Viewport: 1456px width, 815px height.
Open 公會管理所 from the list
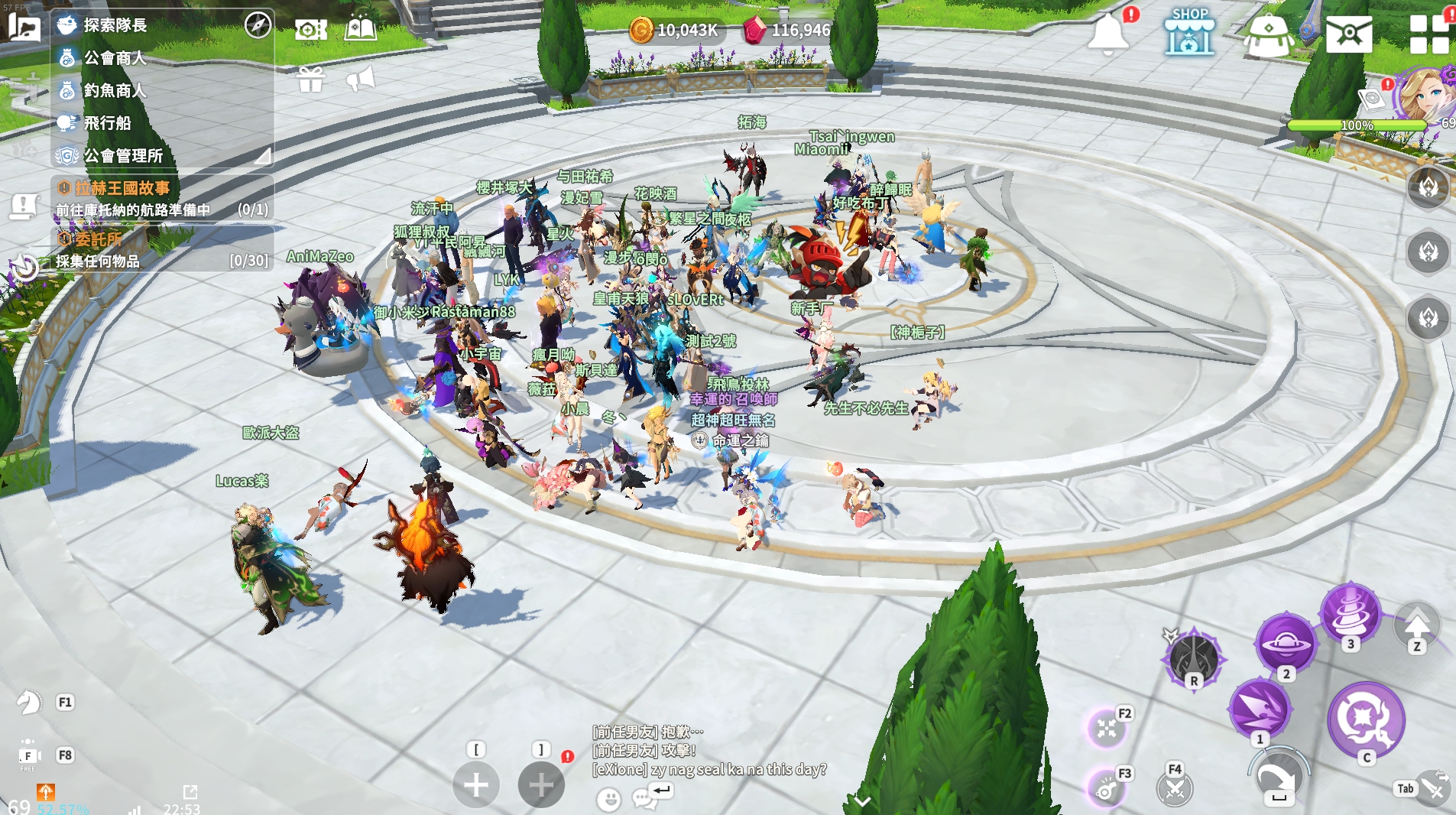point(122,156)
